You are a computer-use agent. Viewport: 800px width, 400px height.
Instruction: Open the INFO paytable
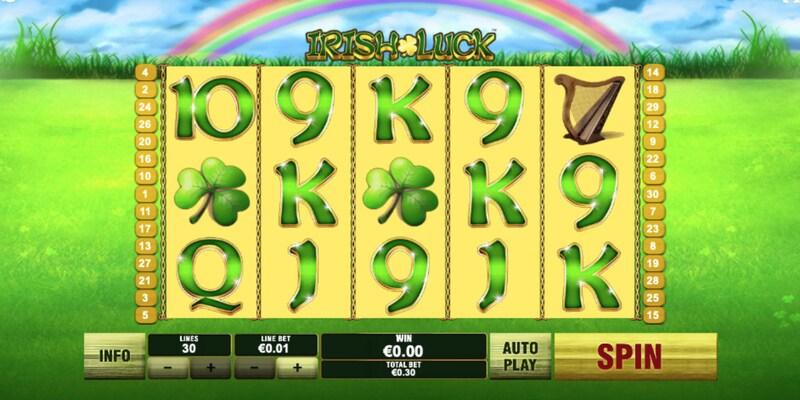(x=114, y=355)
